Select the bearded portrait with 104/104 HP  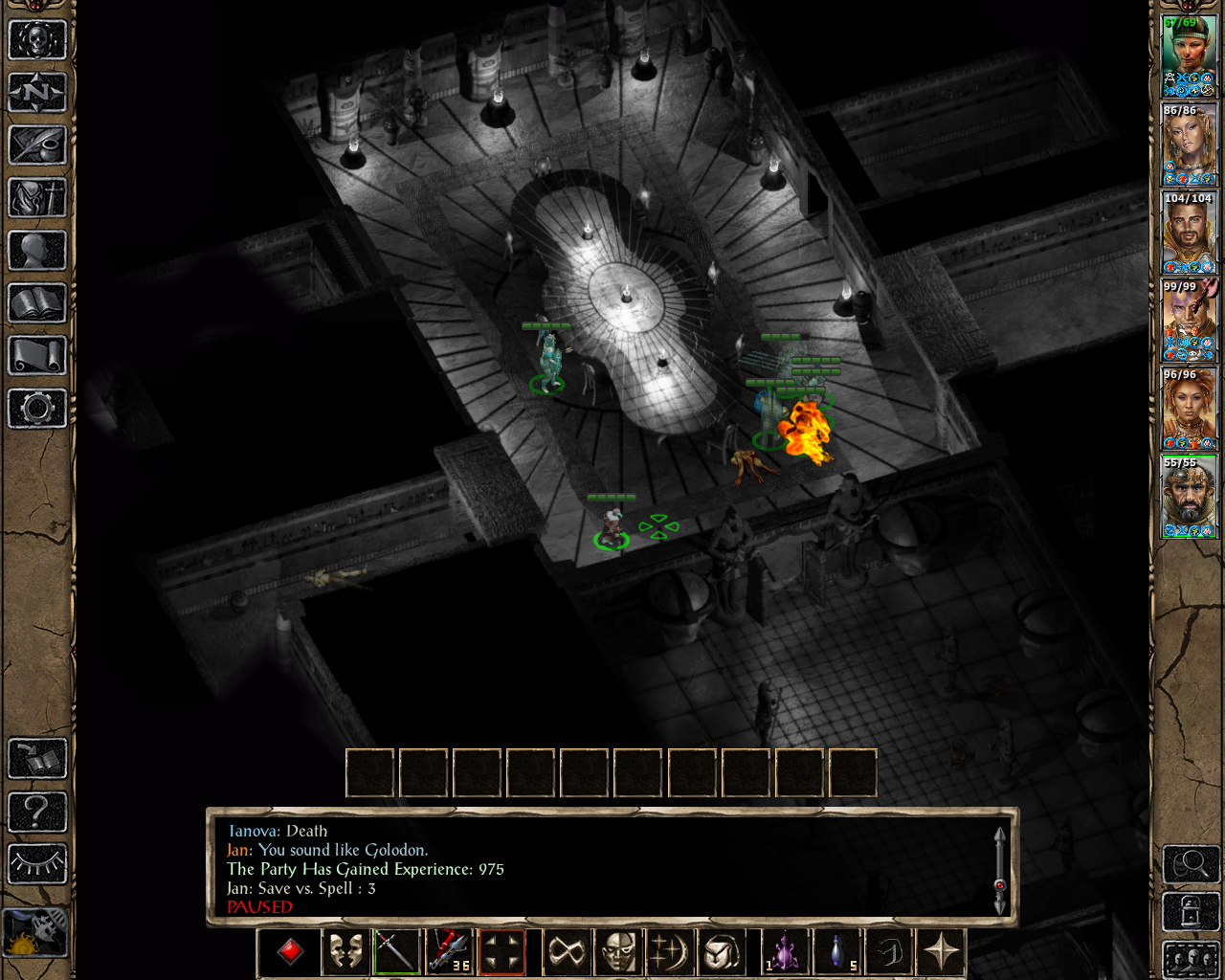point(1189,233)
